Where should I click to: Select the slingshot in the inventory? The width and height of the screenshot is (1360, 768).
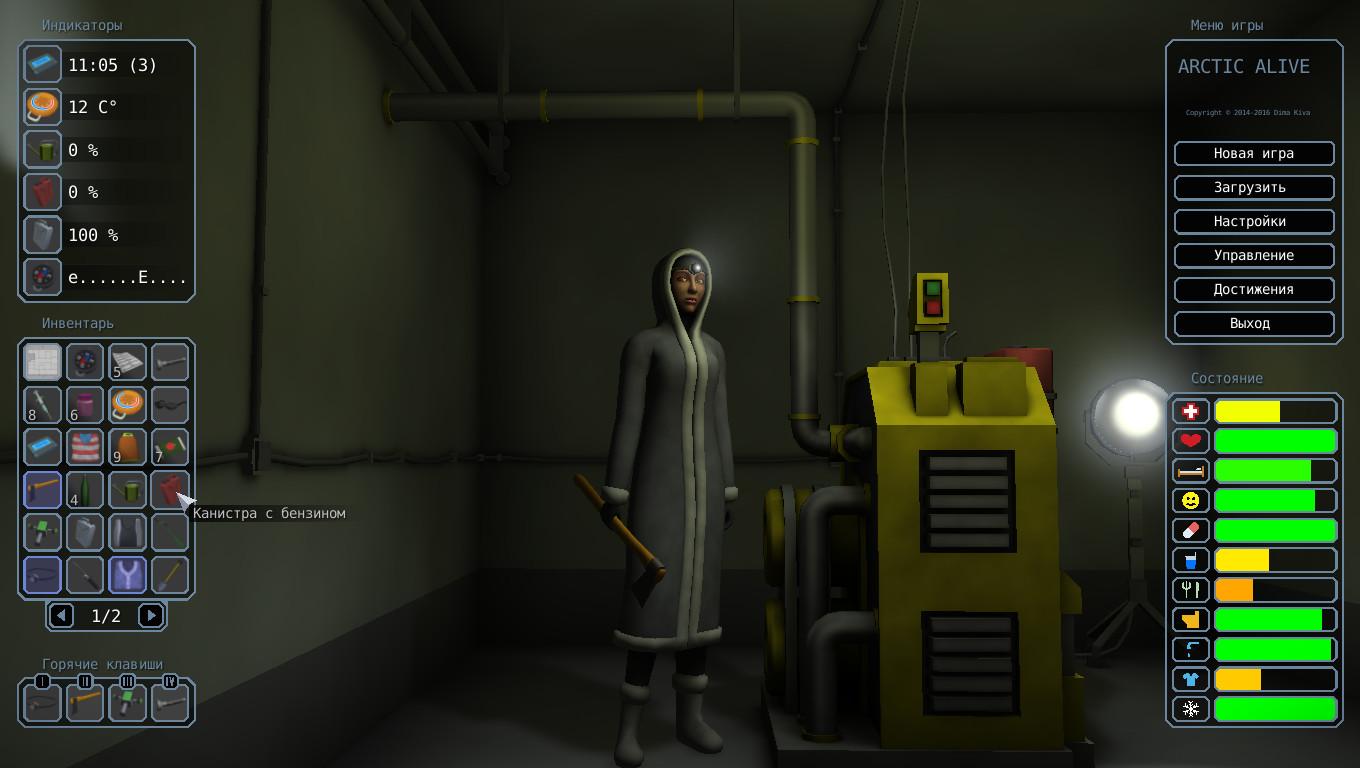[127, 574]
